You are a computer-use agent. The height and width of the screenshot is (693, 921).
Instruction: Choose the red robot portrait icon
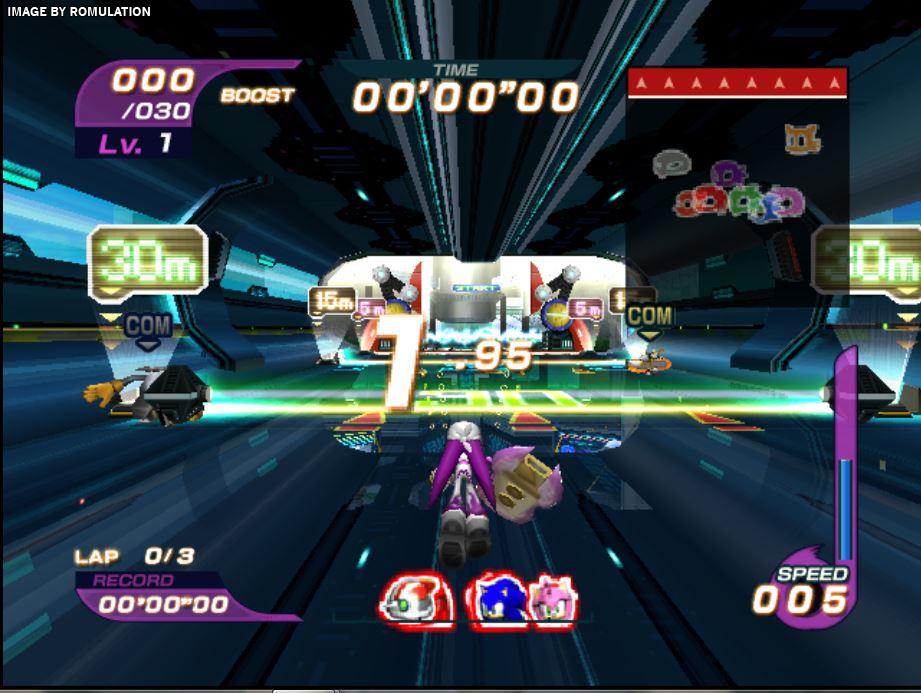click(415, 603)
